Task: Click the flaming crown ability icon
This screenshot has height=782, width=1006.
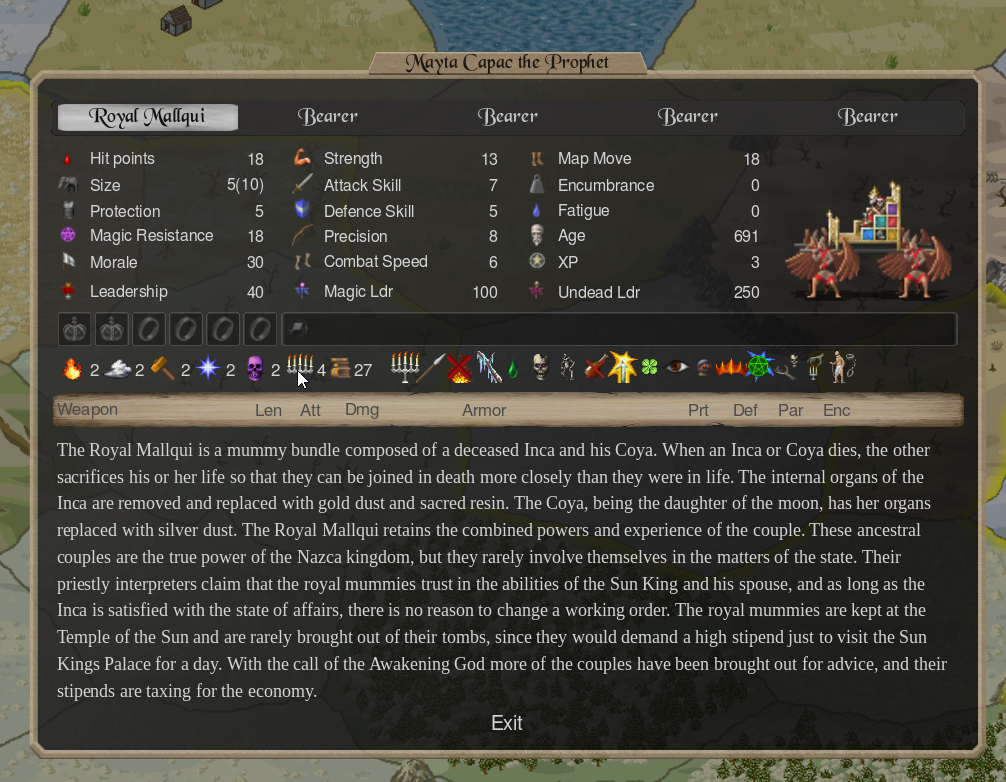Action: (730, 368)
